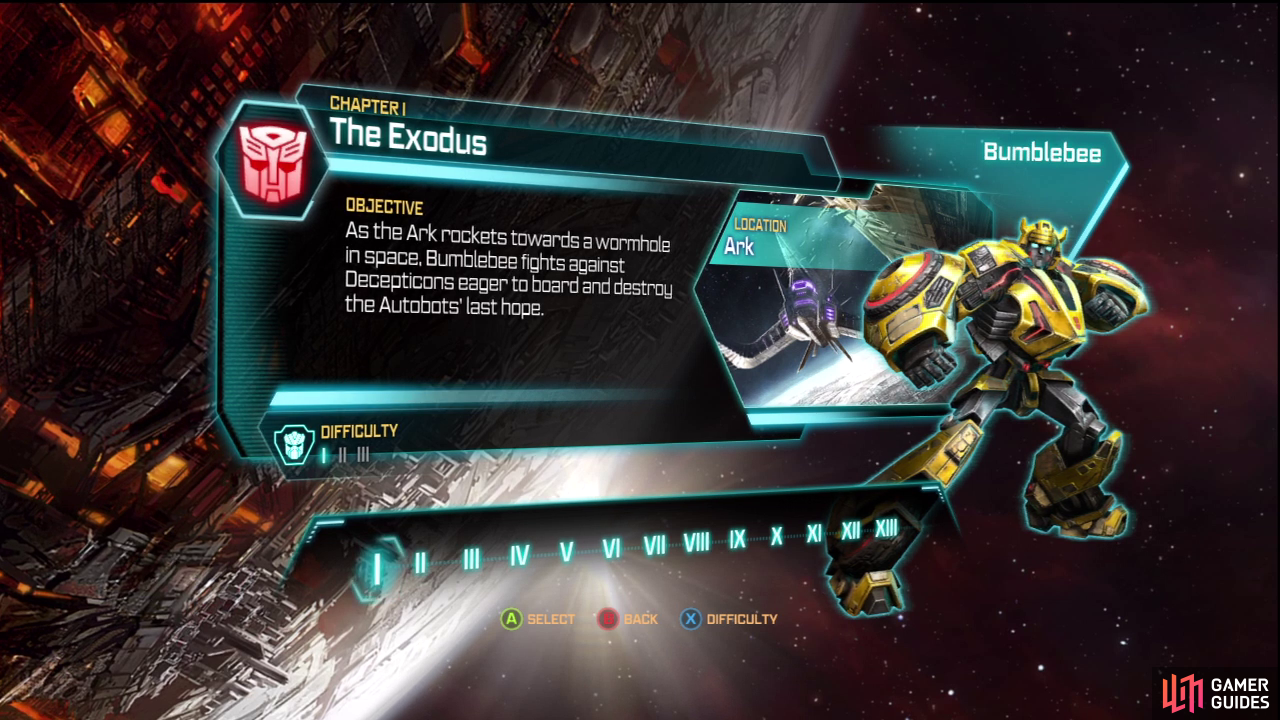The width and height of the screenshot is (1280, 720).
Task: Pick chapter XII numeral
Action: click(851, 530)
